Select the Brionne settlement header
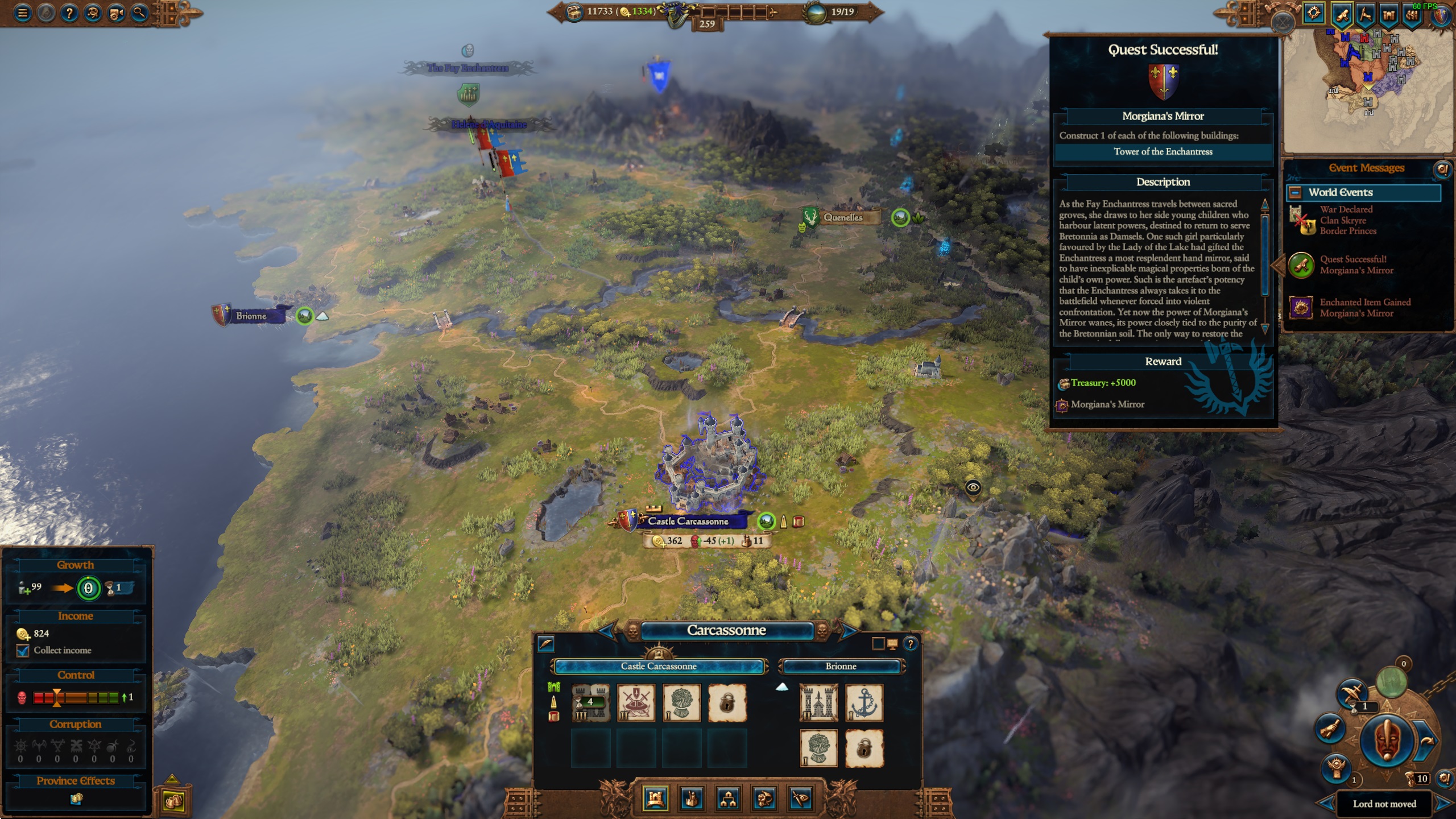1456x819 pixels. (x=841, y=666)
